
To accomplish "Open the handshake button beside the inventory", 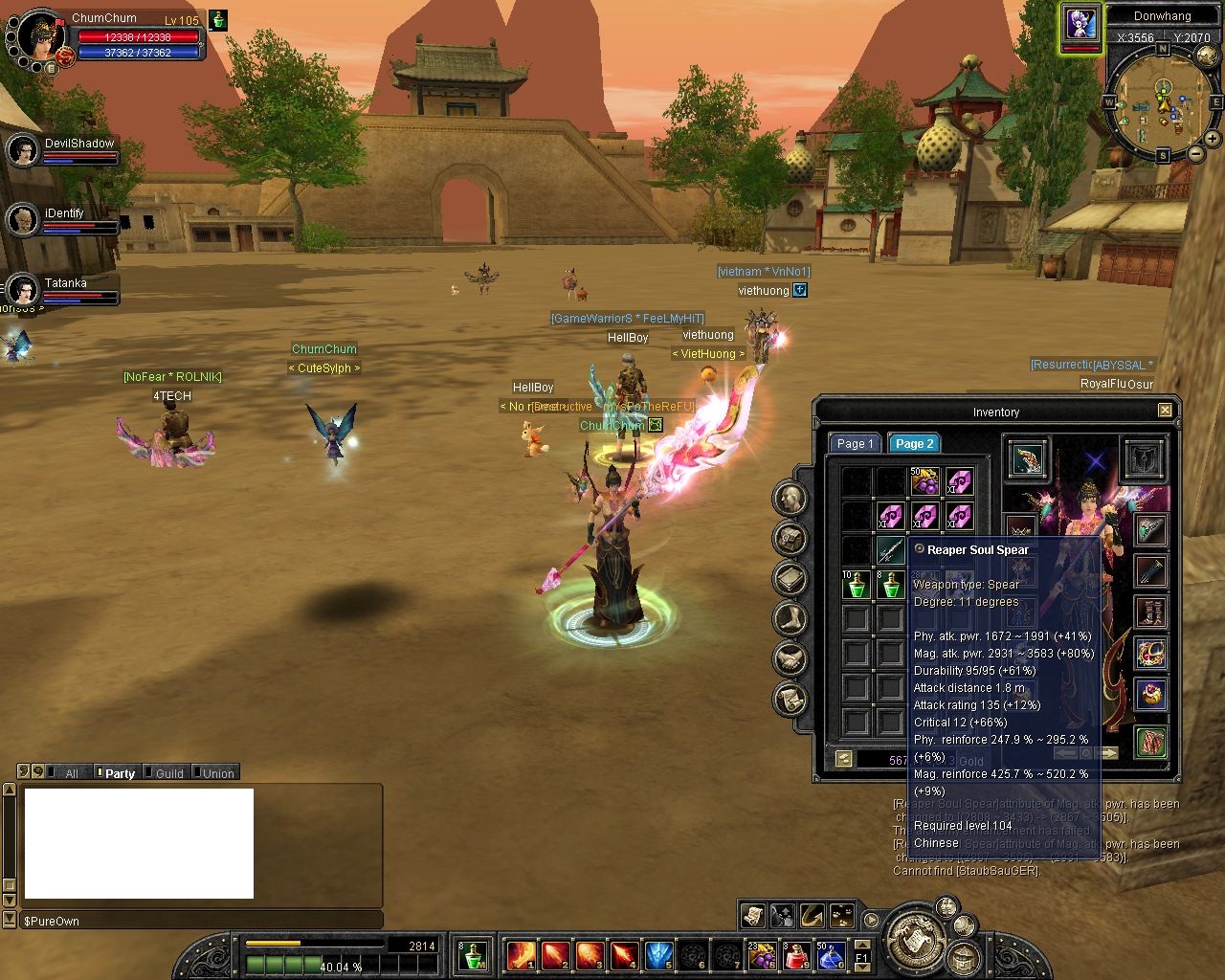I will pos(791,658).
